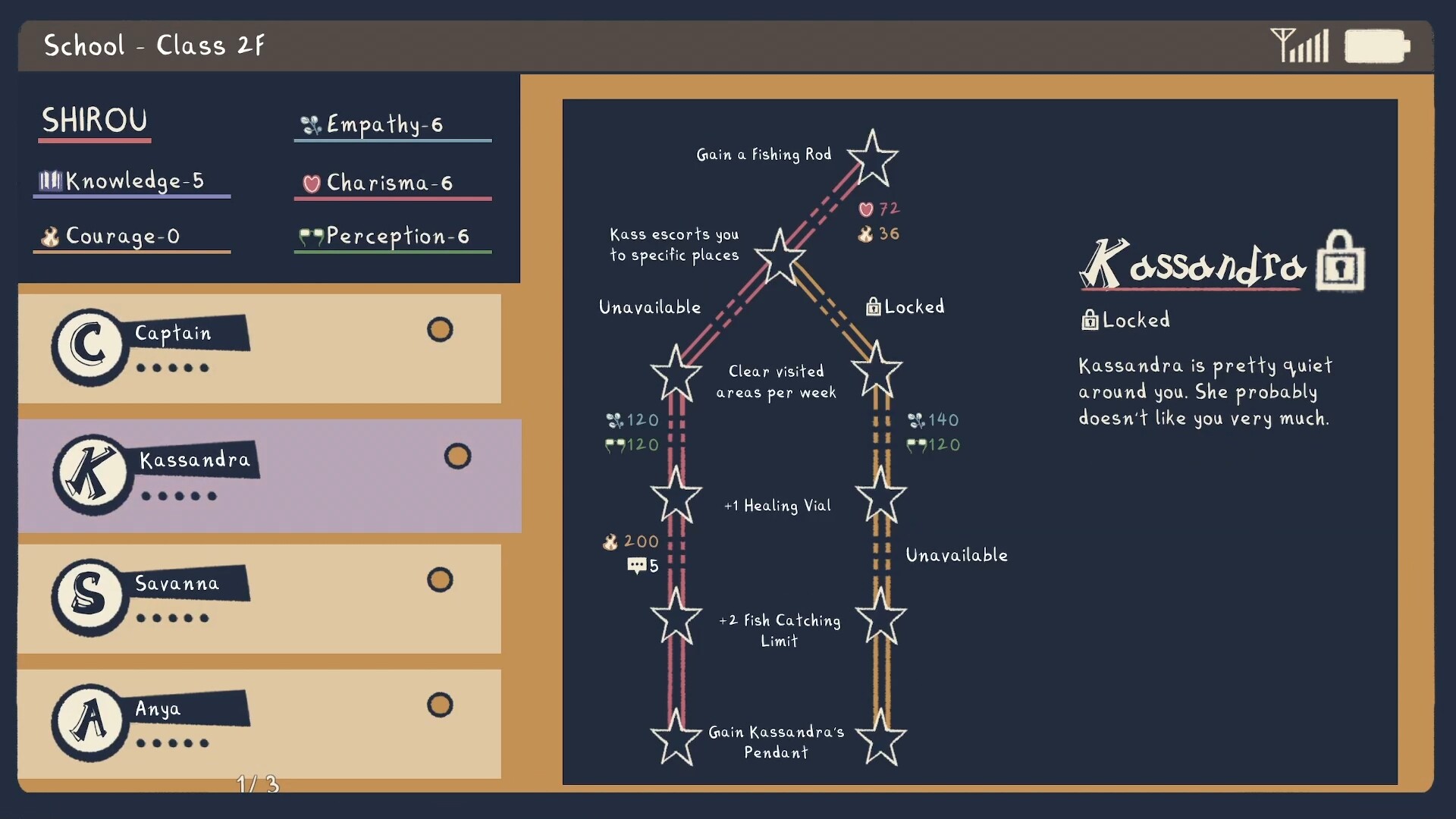
Task: Click Anya's portrait letter icon
Action: (89, 720)
